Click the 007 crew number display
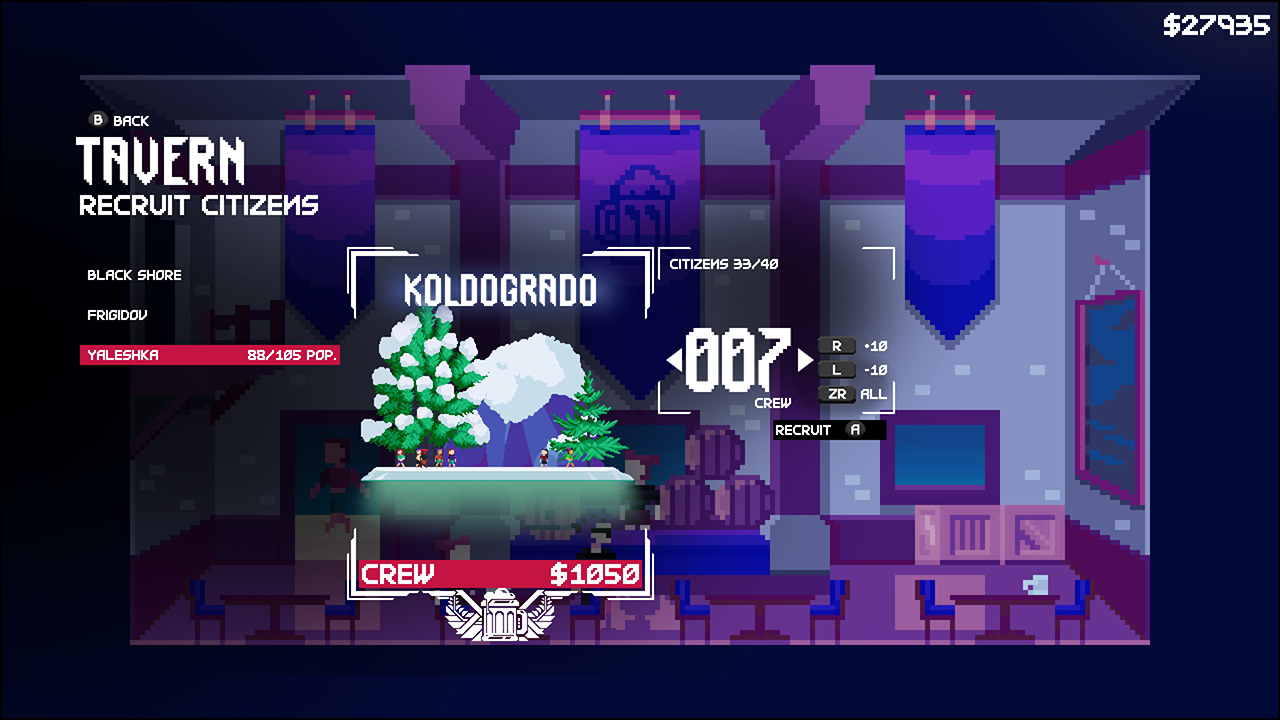Image resolution: width=1280 pixels, height=720 pixels. pyautogui.click(x=741, y=362)
